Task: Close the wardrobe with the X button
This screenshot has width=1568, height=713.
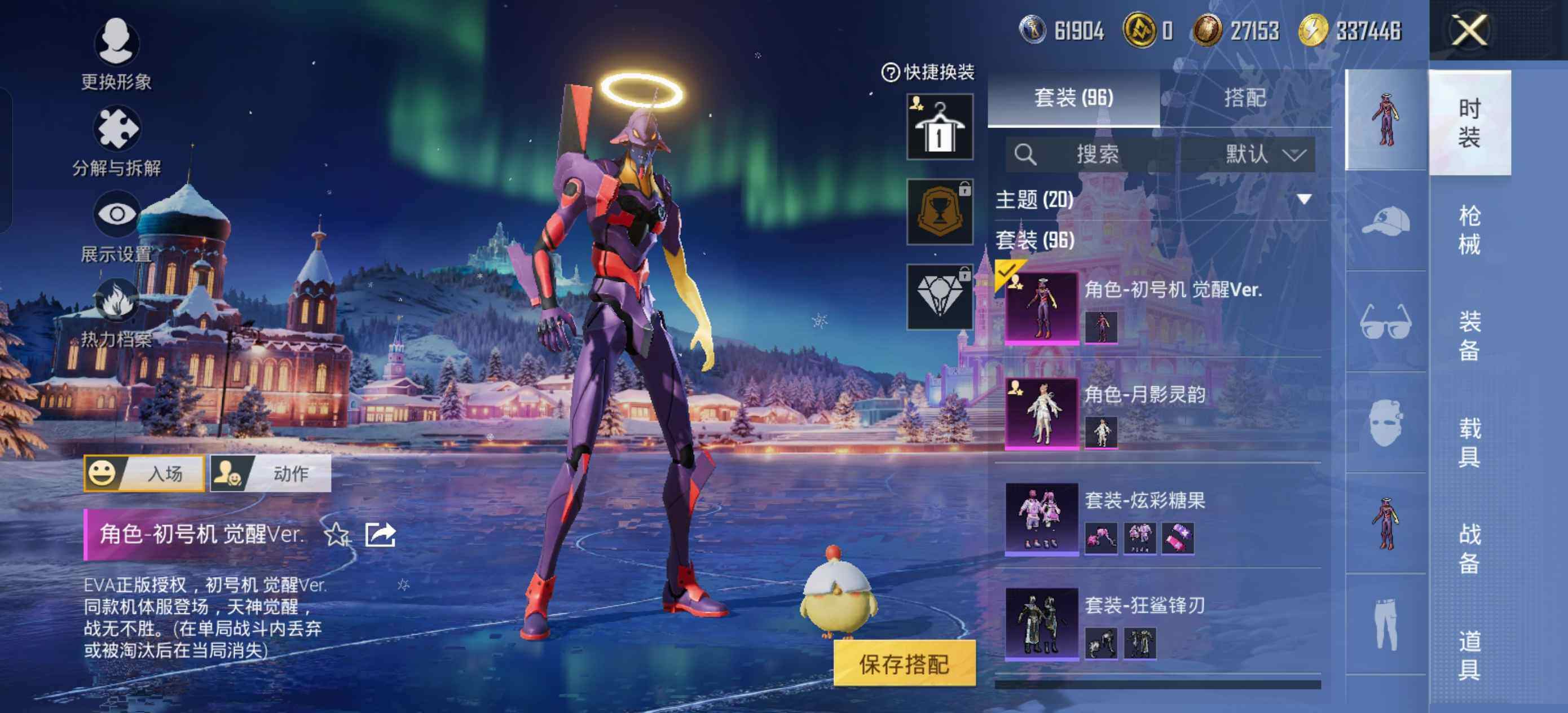Action: click(x=1469, y=30)
